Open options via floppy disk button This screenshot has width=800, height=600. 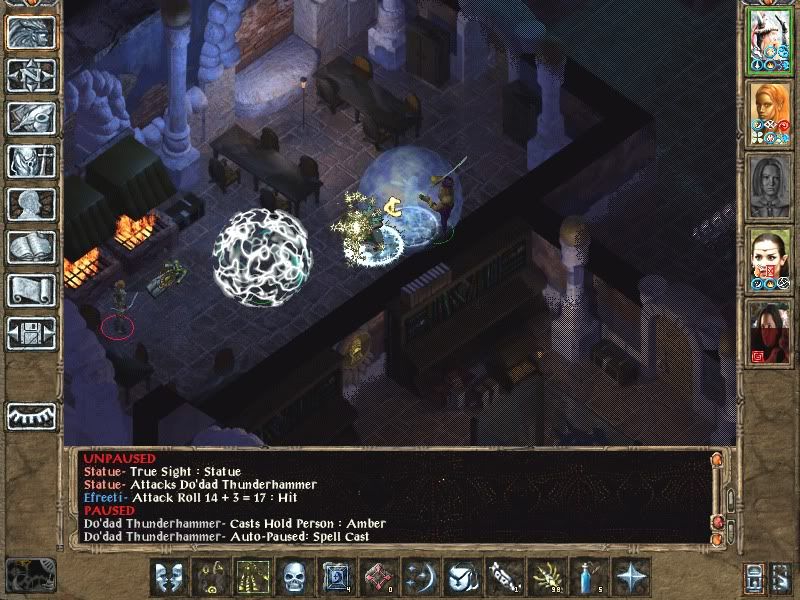click(x=31, y=333)
